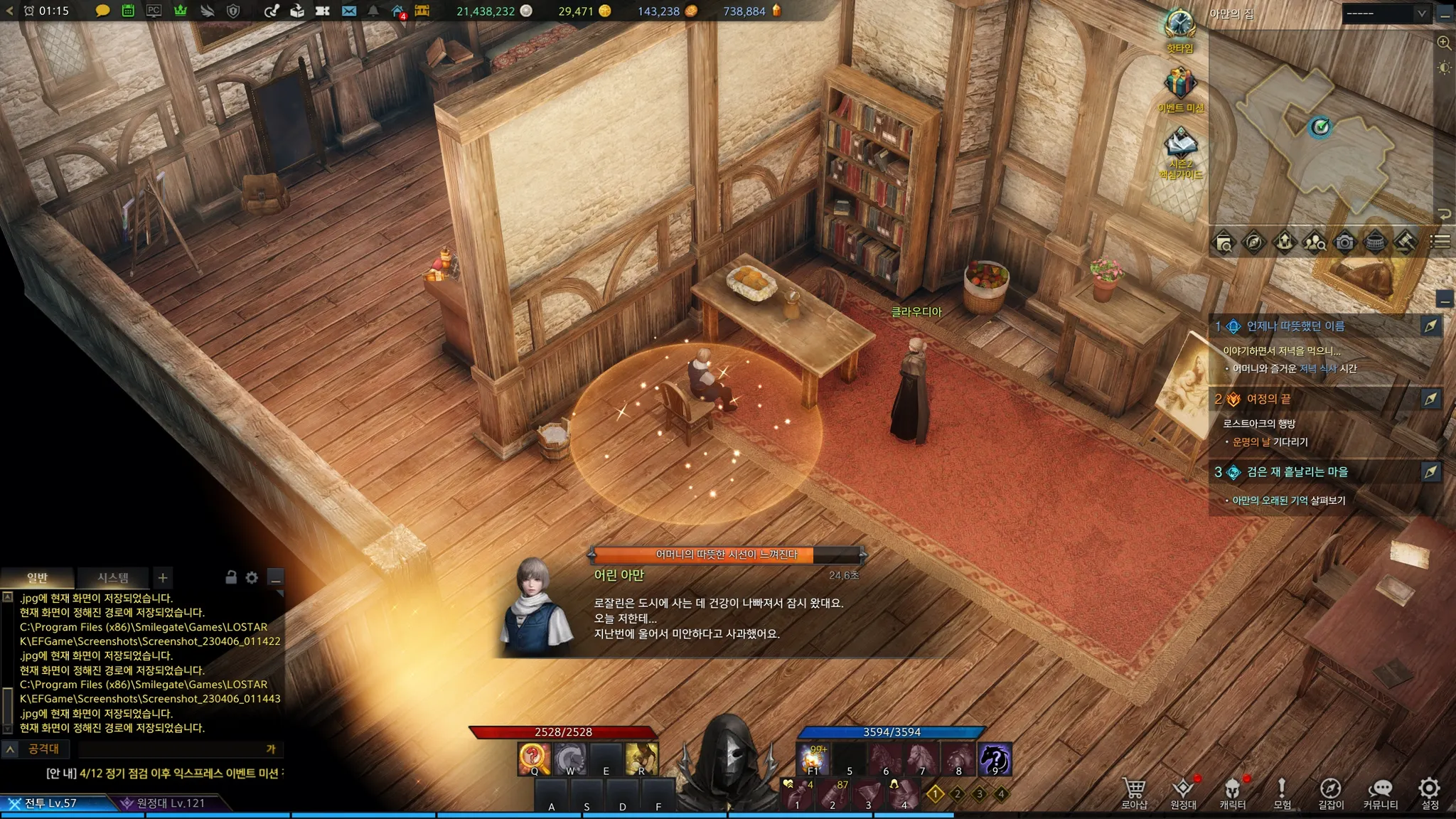1456x819 pixels.
Task: Use the magnifying glass Q skill
Action: 534,759
